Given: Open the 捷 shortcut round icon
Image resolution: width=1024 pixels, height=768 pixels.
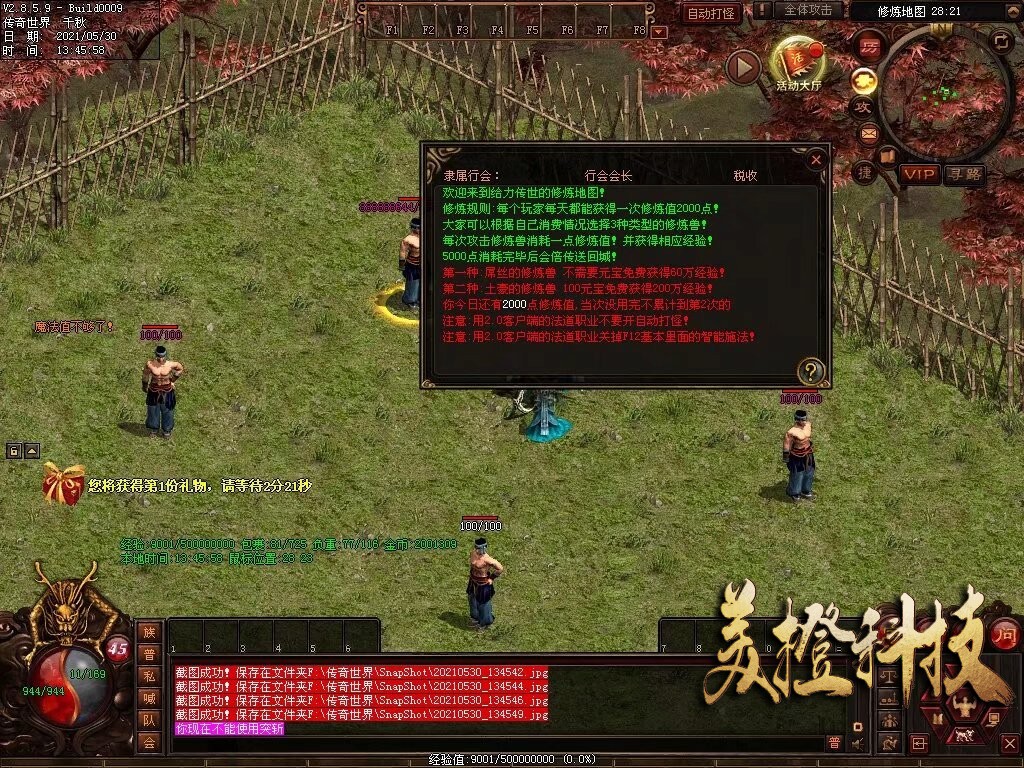Looking at the screenshot, I should point(865,172).
